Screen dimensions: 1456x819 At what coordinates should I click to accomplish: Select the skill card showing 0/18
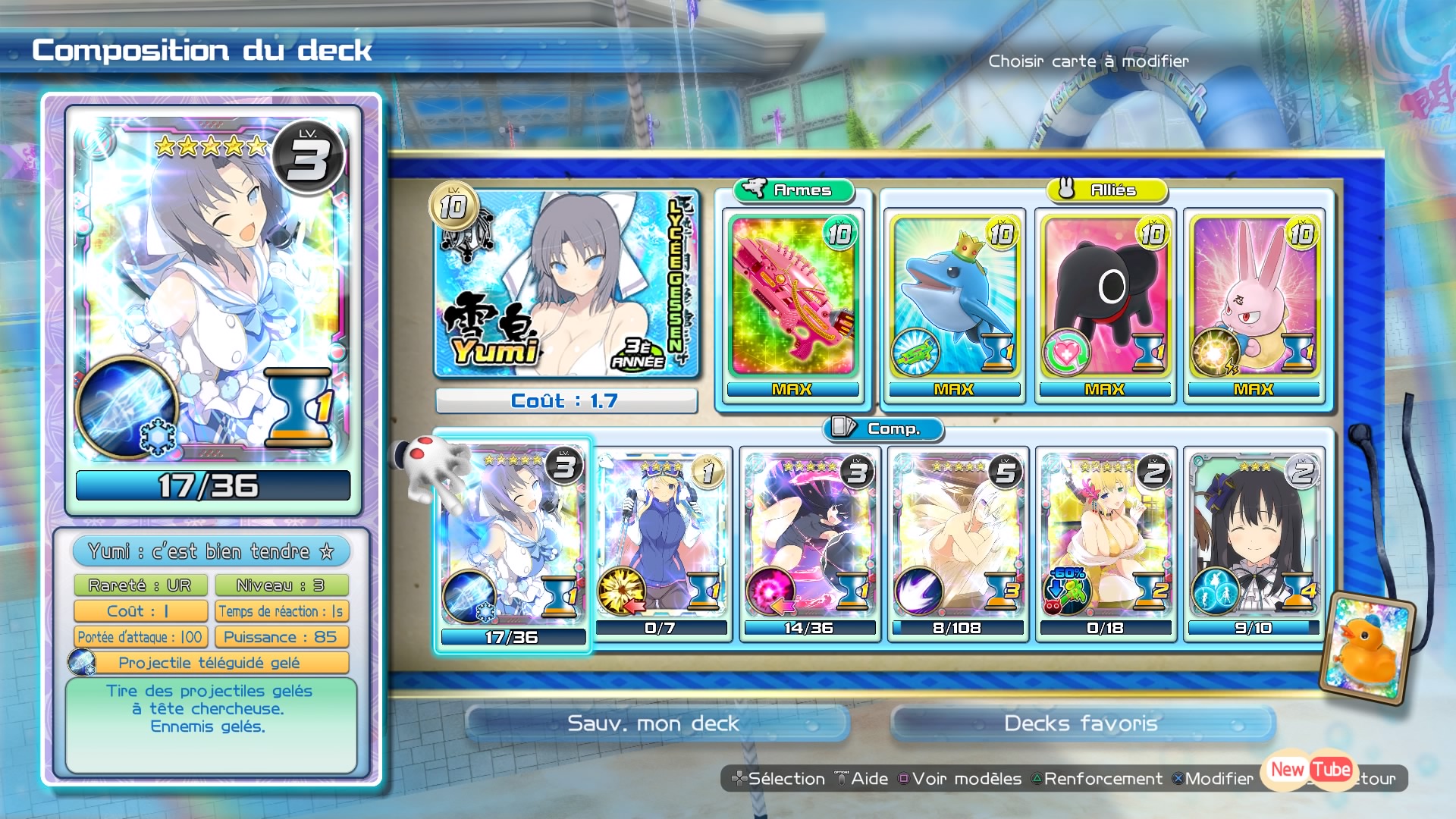point(1105,543)
